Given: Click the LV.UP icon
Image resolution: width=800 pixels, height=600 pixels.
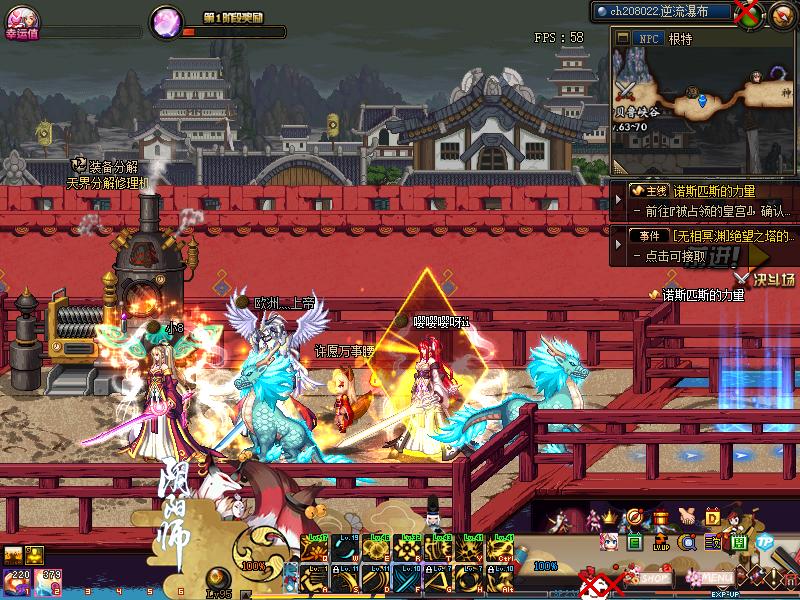Looking at the screenshot, I should point(661,543).
